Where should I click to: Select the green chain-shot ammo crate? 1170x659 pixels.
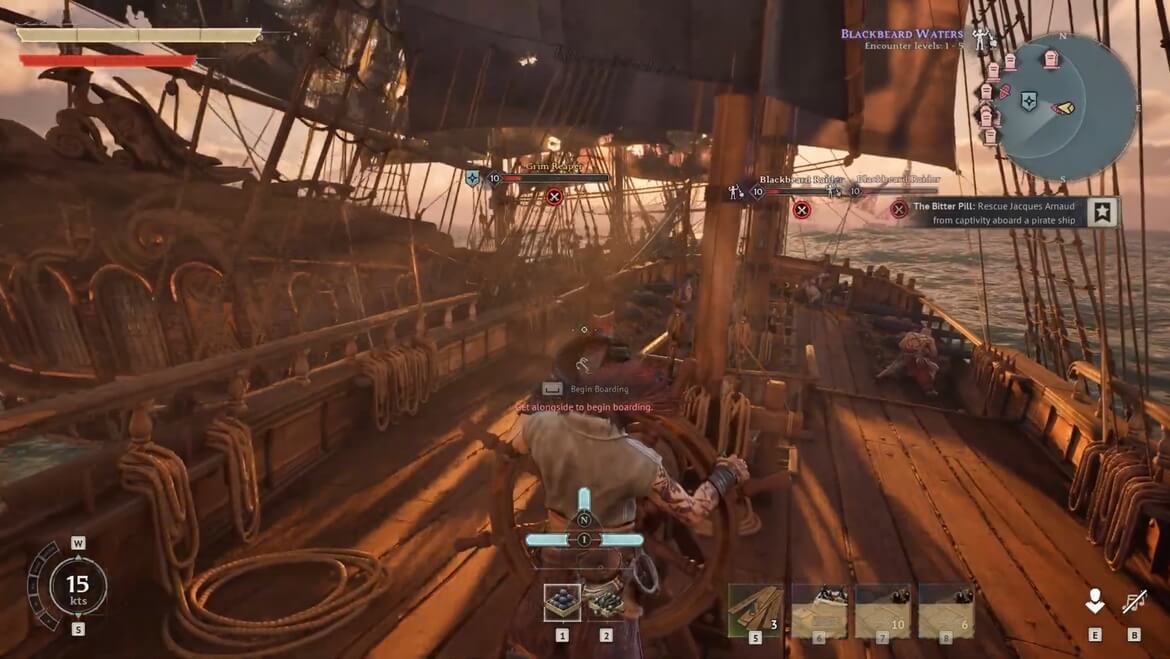click(x=605, y=602)
